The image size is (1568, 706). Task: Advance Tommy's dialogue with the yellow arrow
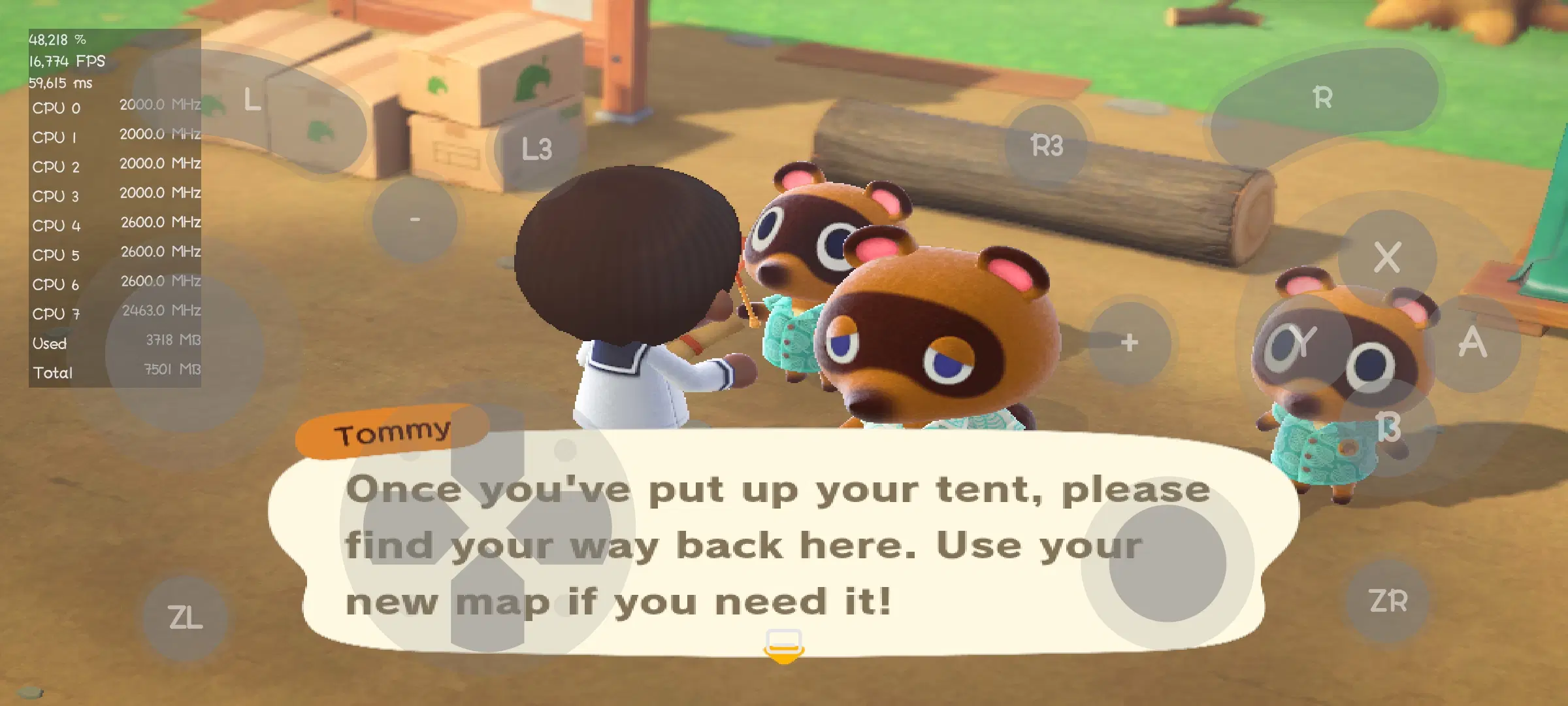coord(784,647)
